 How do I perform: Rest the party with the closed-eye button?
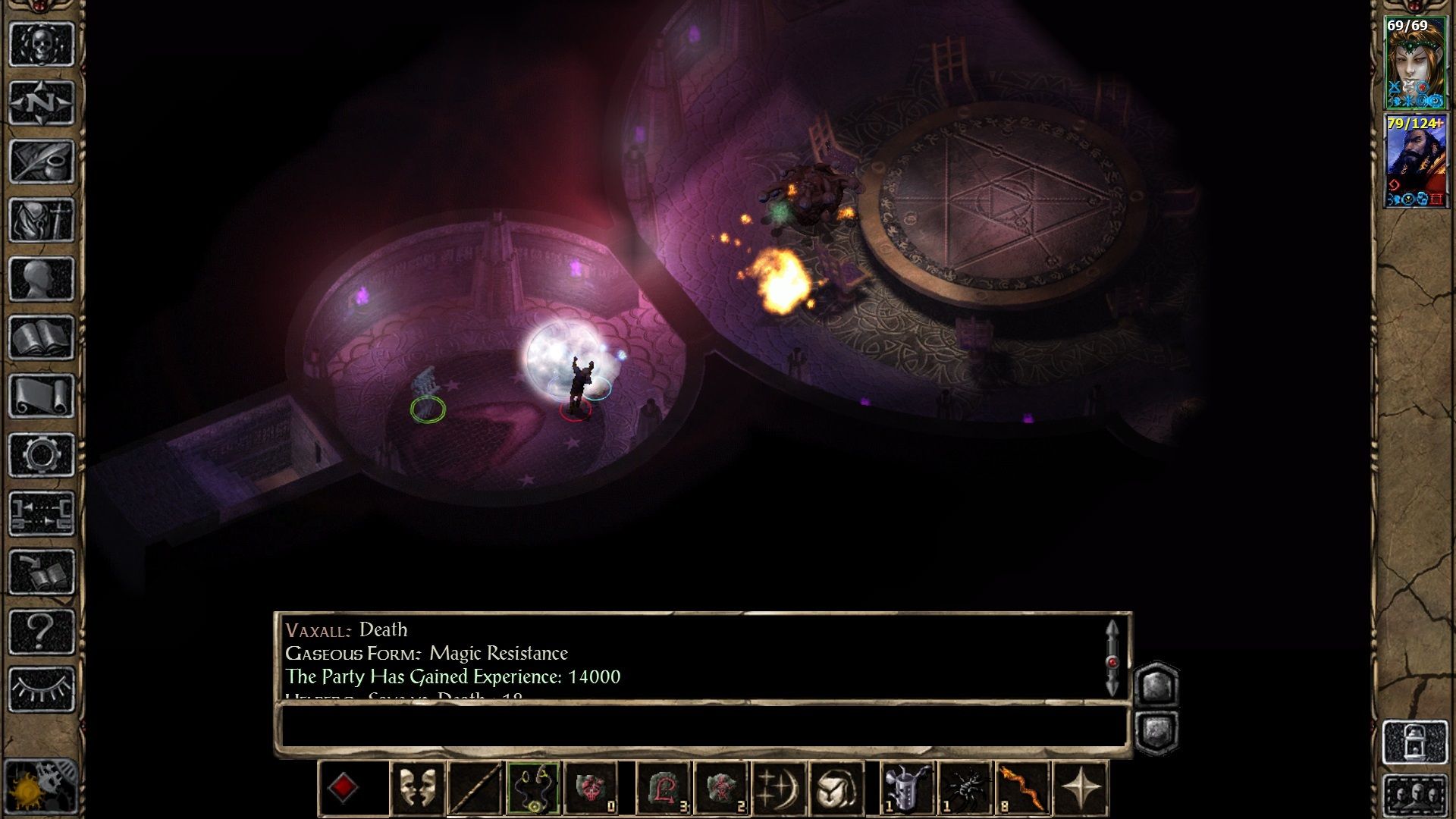pos(42,689)
